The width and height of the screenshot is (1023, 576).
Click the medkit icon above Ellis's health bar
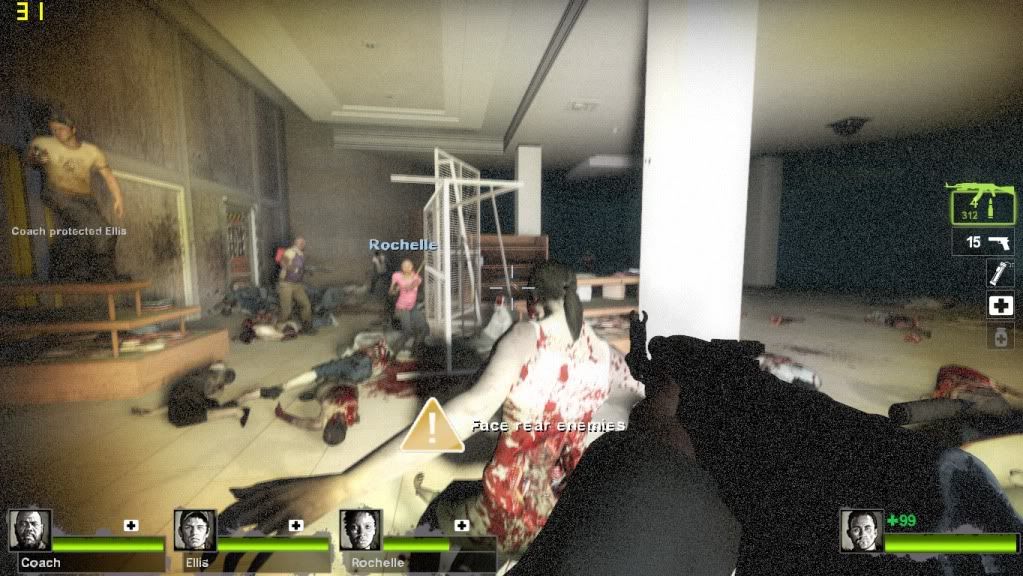[296, 525]
